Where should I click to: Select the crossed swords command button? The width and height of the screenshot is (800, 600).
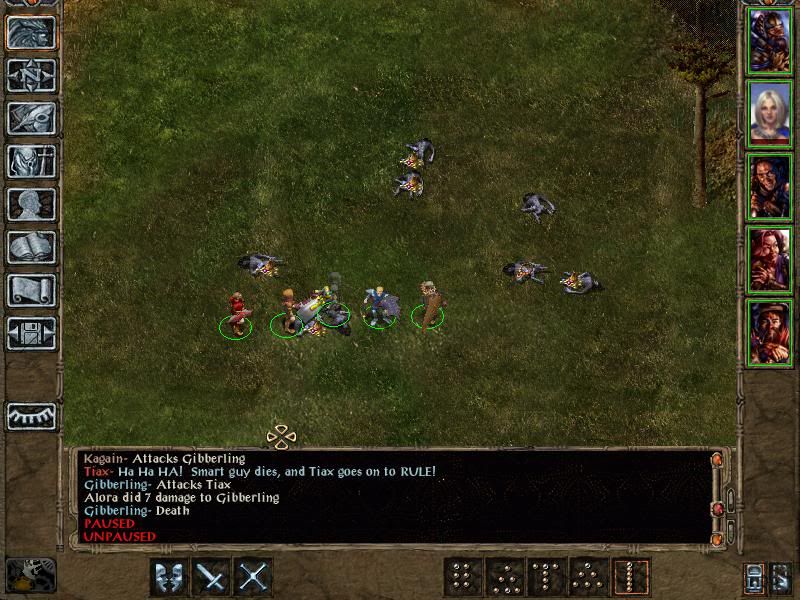coord(254,576)
